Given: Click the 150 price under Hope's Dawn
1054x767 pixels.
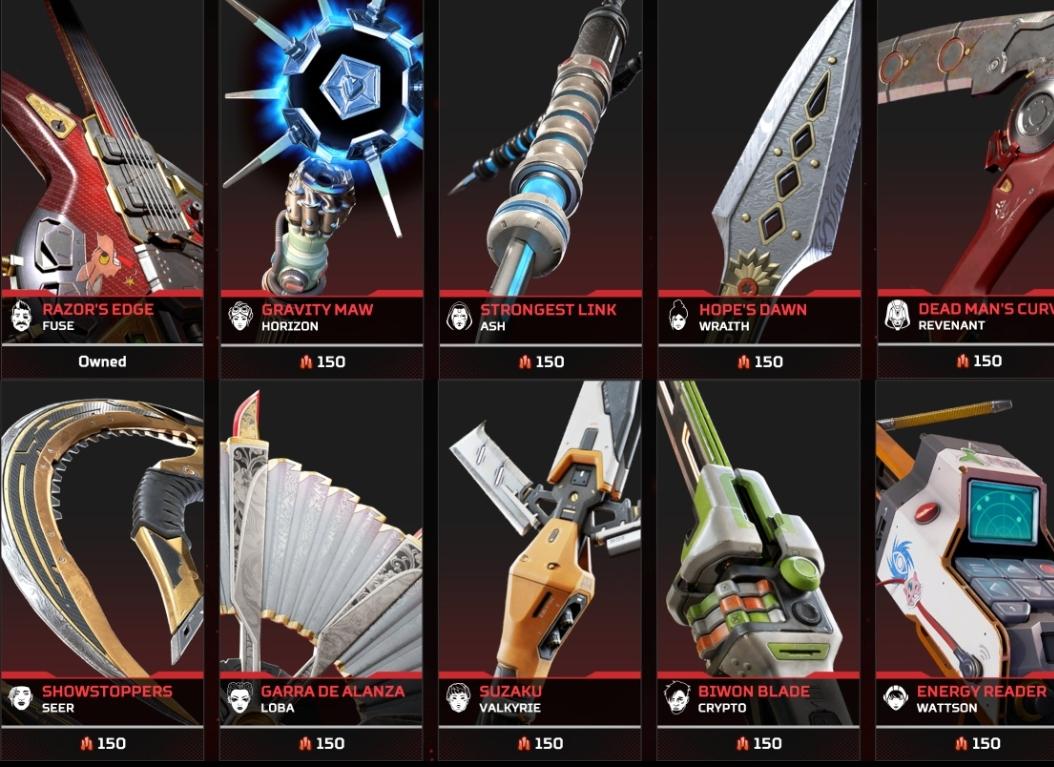Looking at the screenshot, I should [760, 362].
